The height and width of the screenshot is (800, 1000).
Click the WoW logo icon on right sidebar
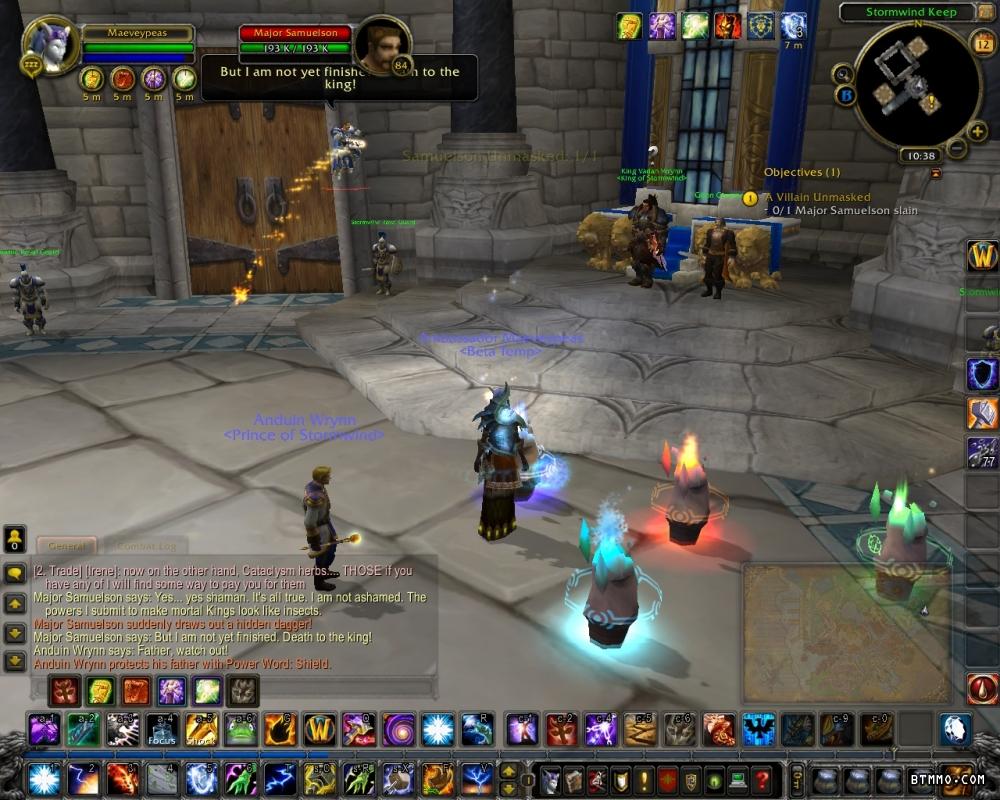point(981,256)
